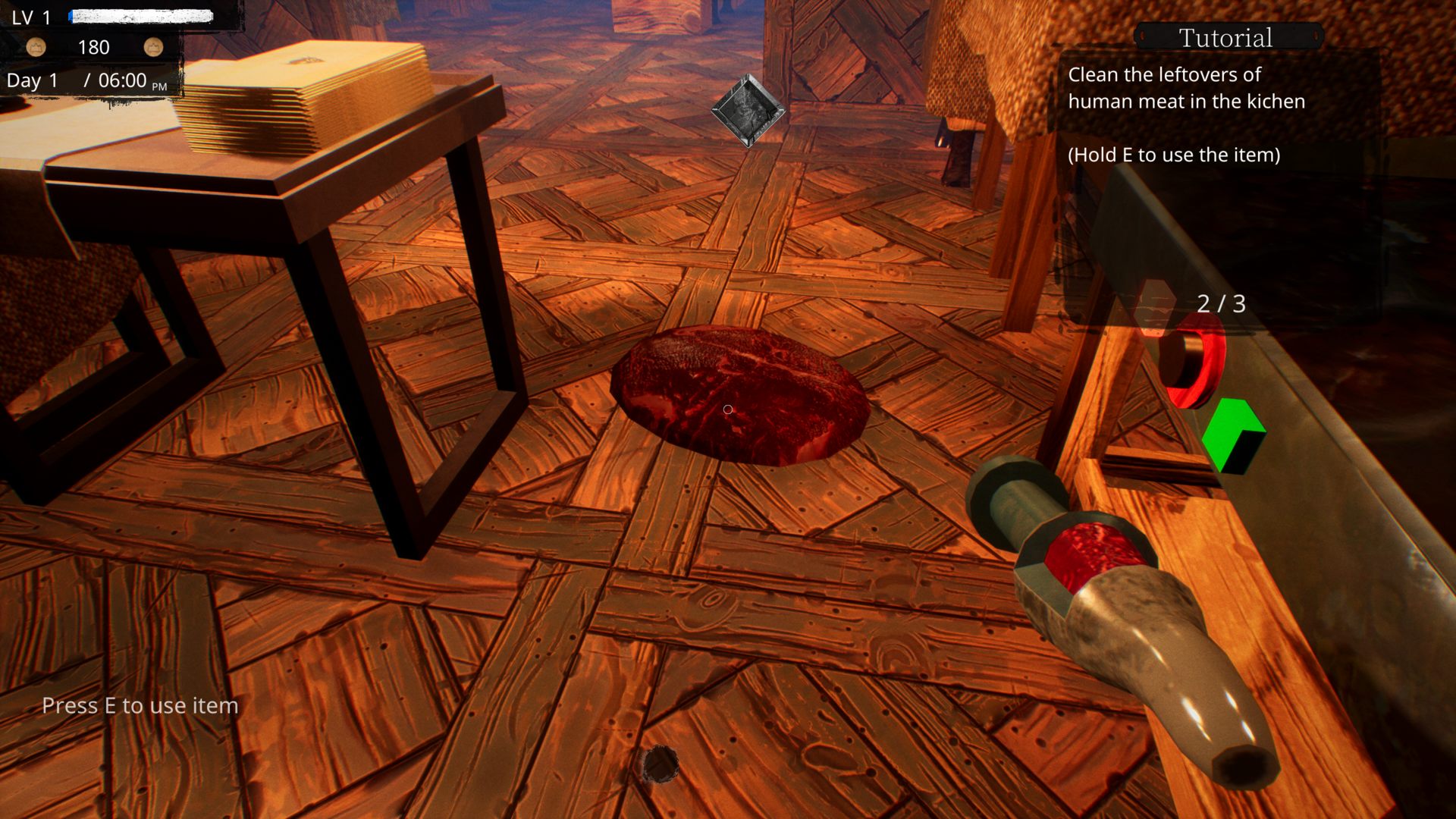The width and height of the screenshot is (1456, 819).
Task: Select the silver diamond waypoint marker
Action: pos(748,111)
